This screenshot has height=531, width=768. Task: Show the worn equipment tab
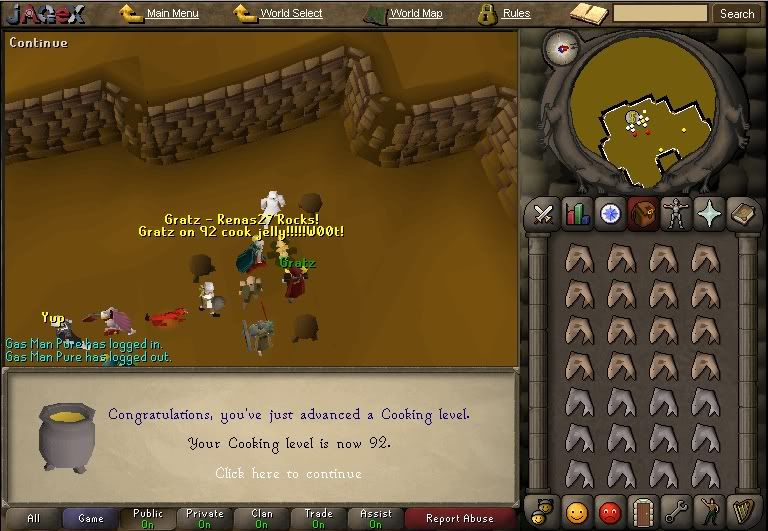[x=677, y=213]
